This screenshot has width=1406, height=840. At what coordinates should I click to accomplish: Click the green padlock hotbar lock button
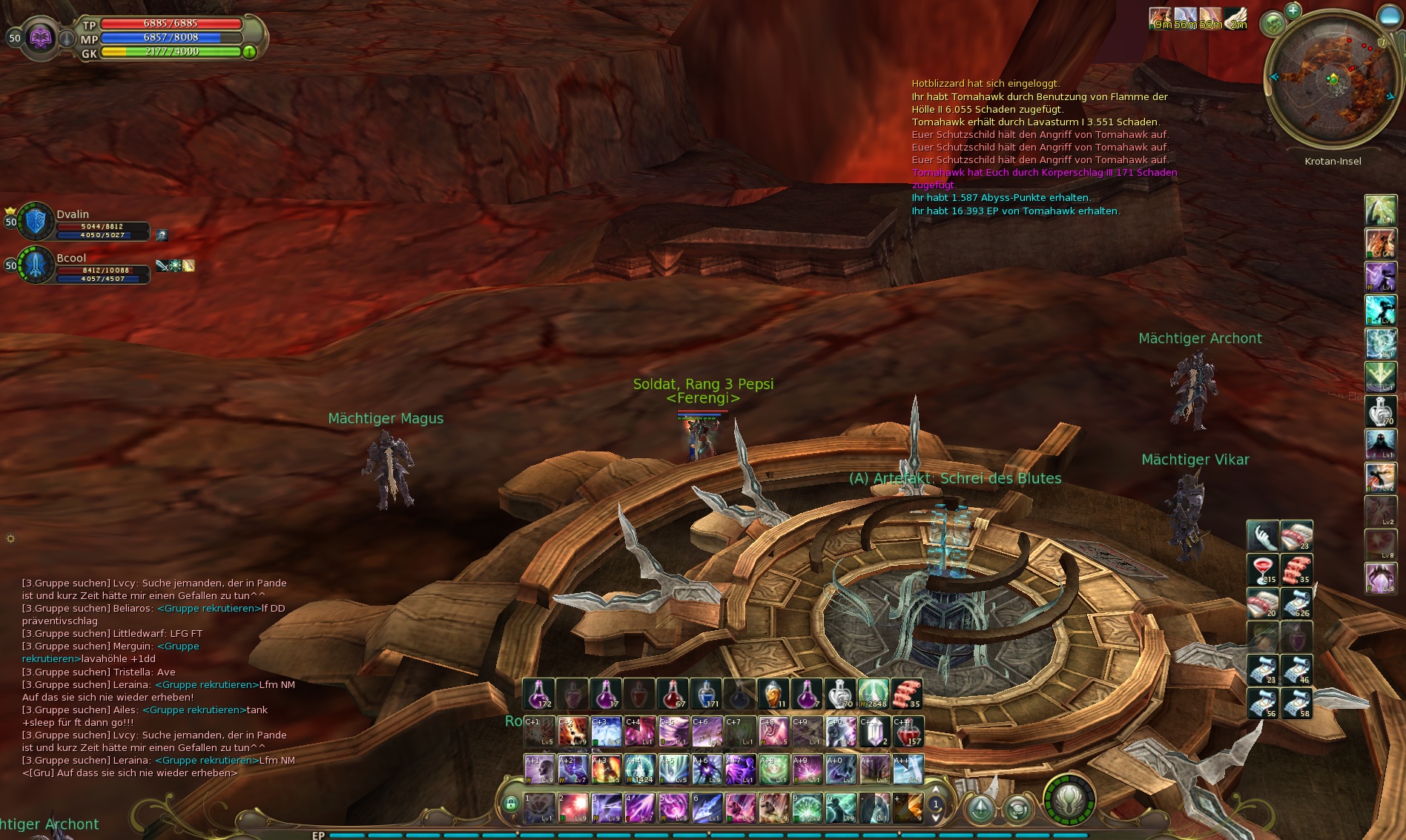pyautogui.click(x=510, y=804)
